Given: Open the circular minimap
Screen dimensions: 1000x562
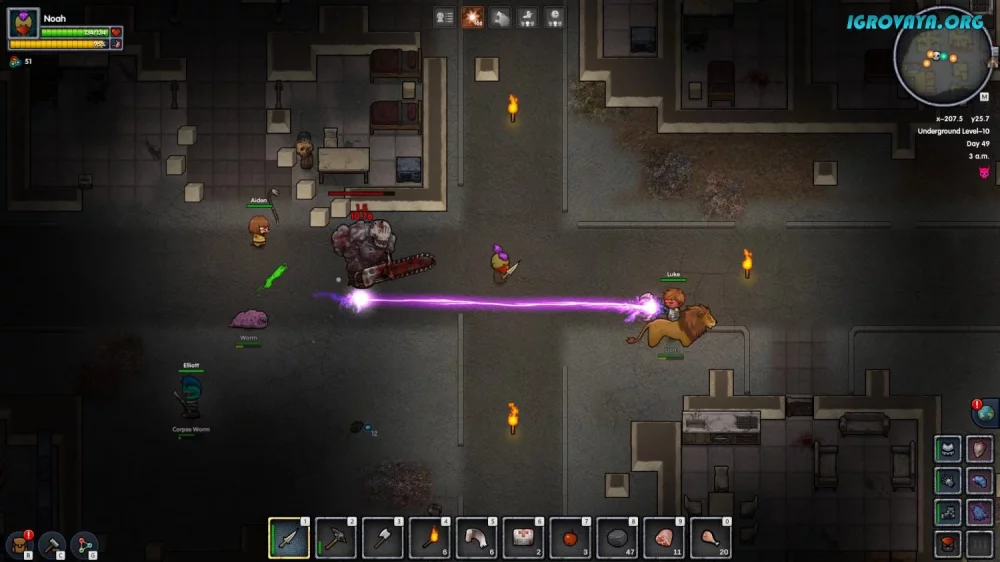Looking at the screenshot, I should (x=942, y=56).
